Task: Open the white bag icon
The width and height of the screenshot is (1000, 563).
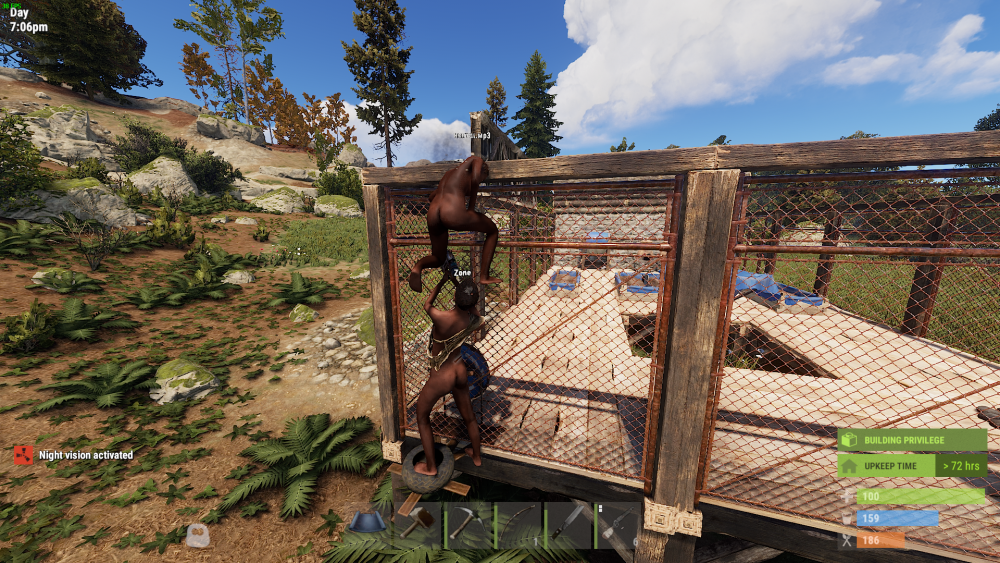Action: 198,536
